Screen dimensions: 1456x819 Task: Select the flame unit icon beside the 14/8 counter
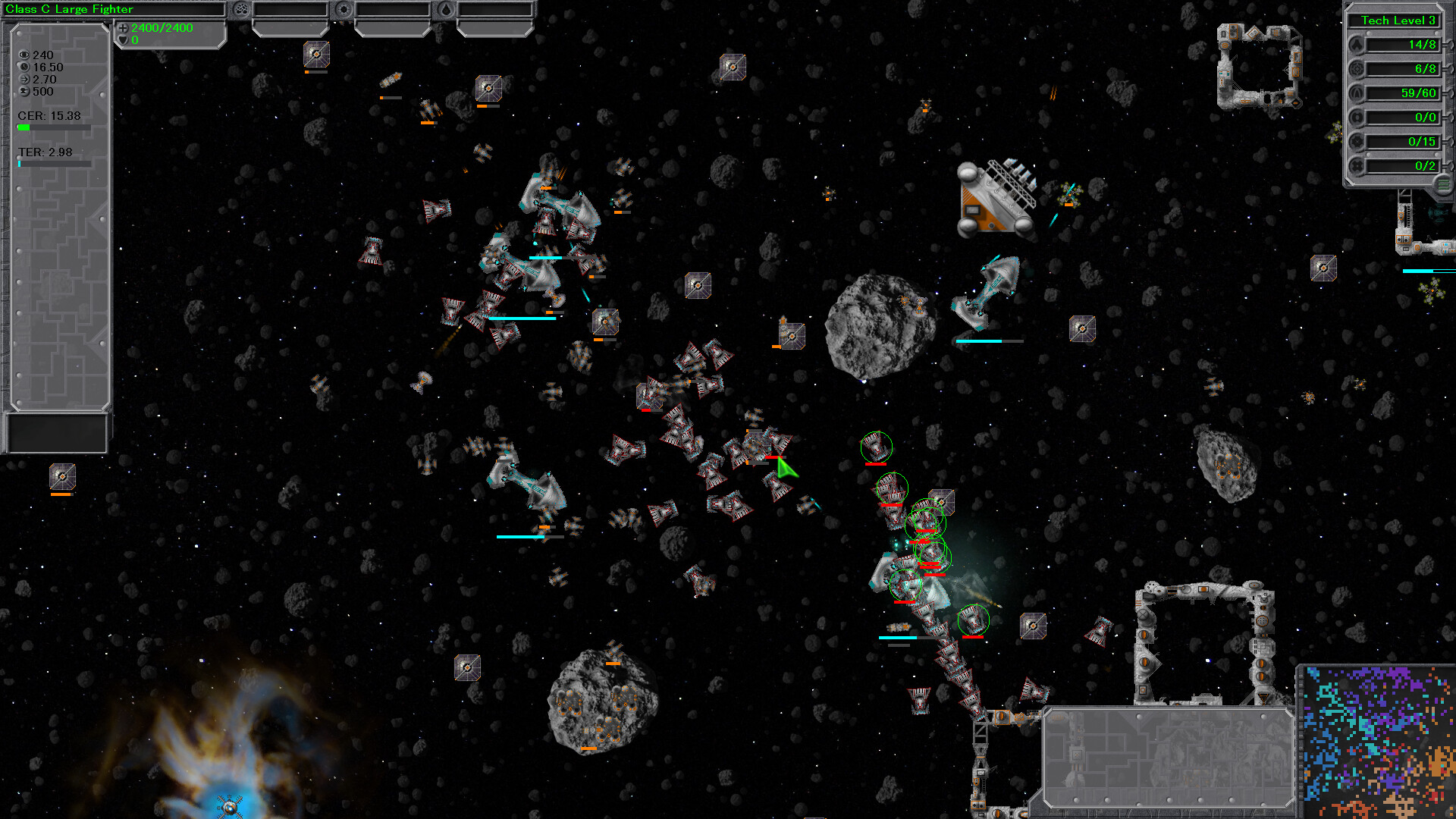pyautogui.click(x=1357, y=45)
